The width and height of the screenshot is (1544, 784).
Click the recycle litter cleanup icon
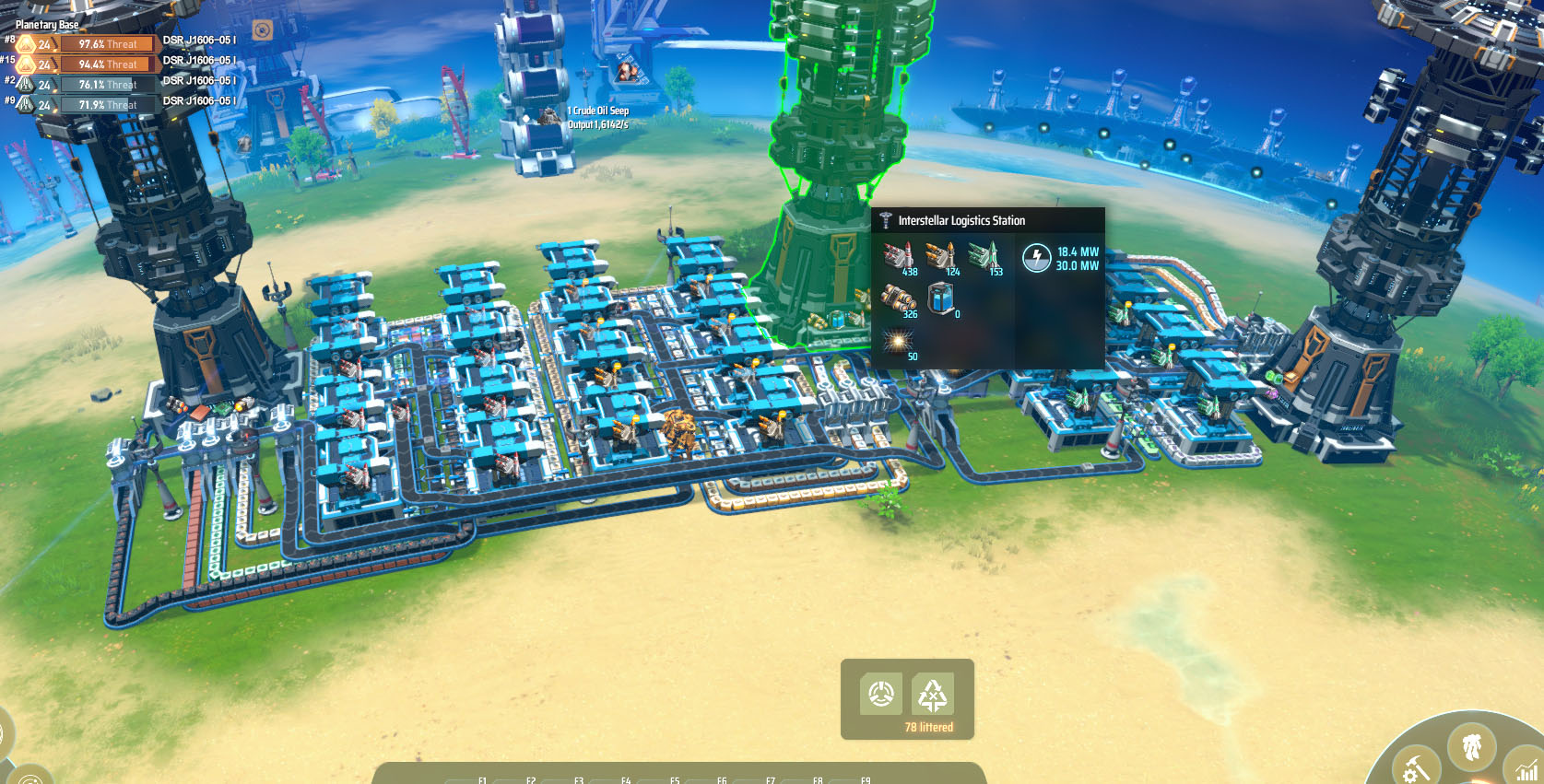(934, 694)
